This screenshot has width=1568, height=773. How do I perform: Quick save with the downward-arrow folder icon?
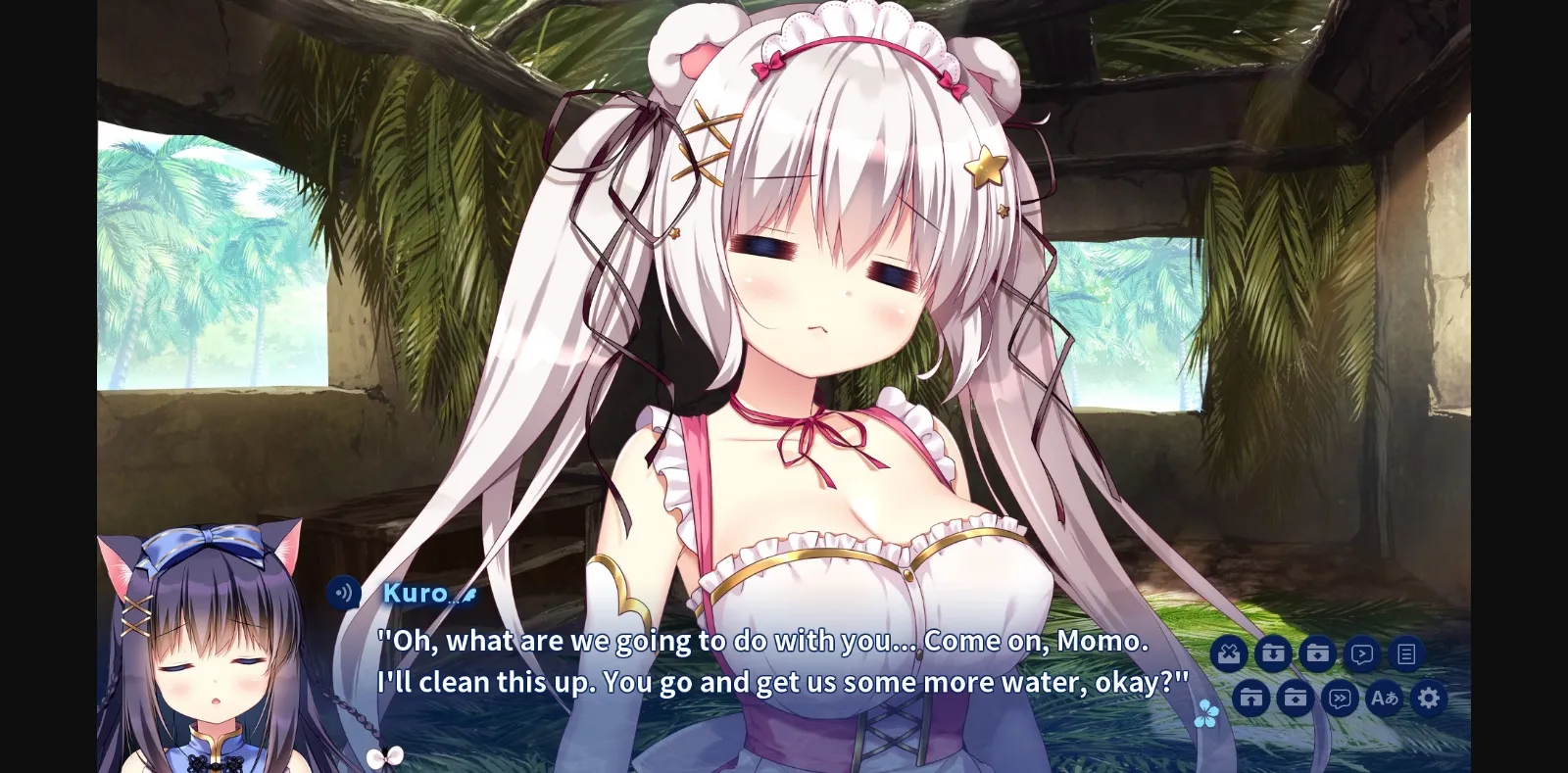tap(1273, 652)
